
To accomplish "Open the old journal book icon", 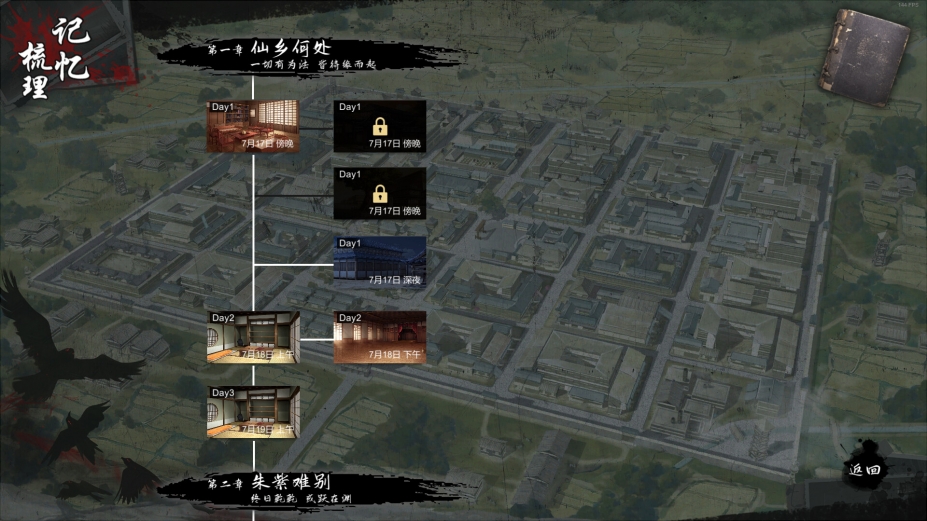I will [x=864, y=56].
